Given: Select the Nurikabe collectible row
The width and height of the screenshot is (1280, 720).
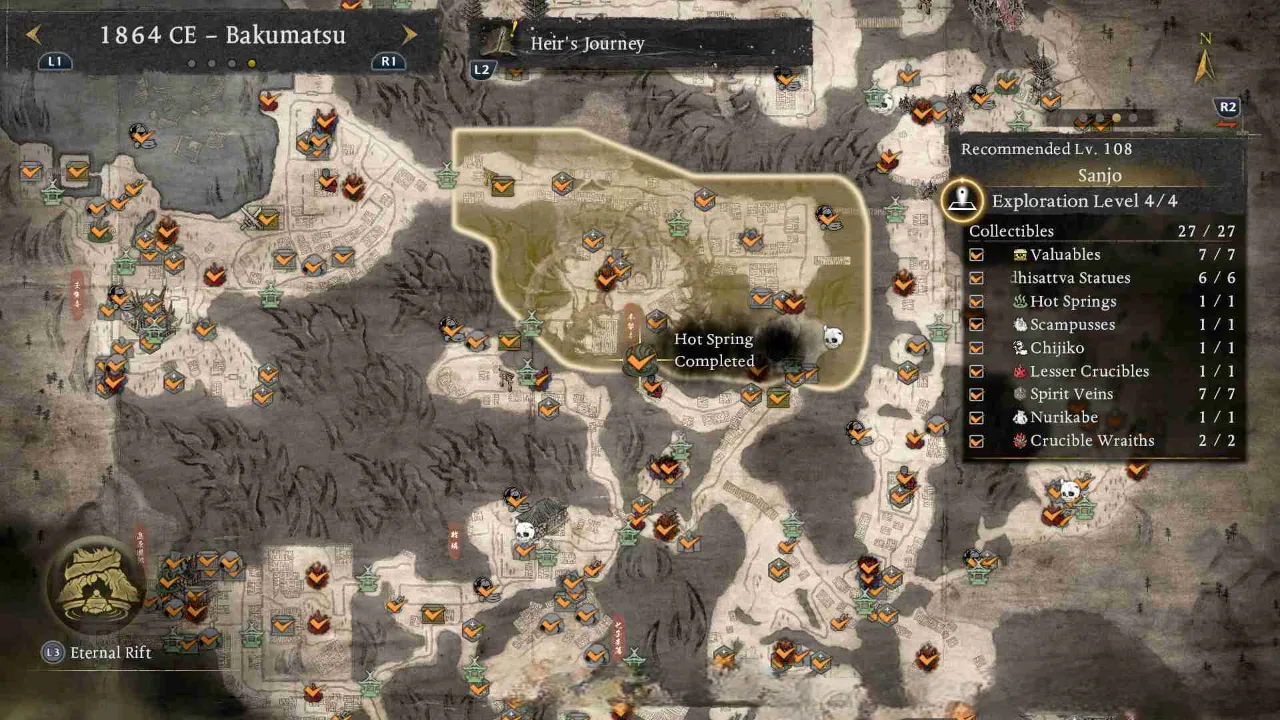Looking at the screenshot, I should click(x=1104, y=417).
